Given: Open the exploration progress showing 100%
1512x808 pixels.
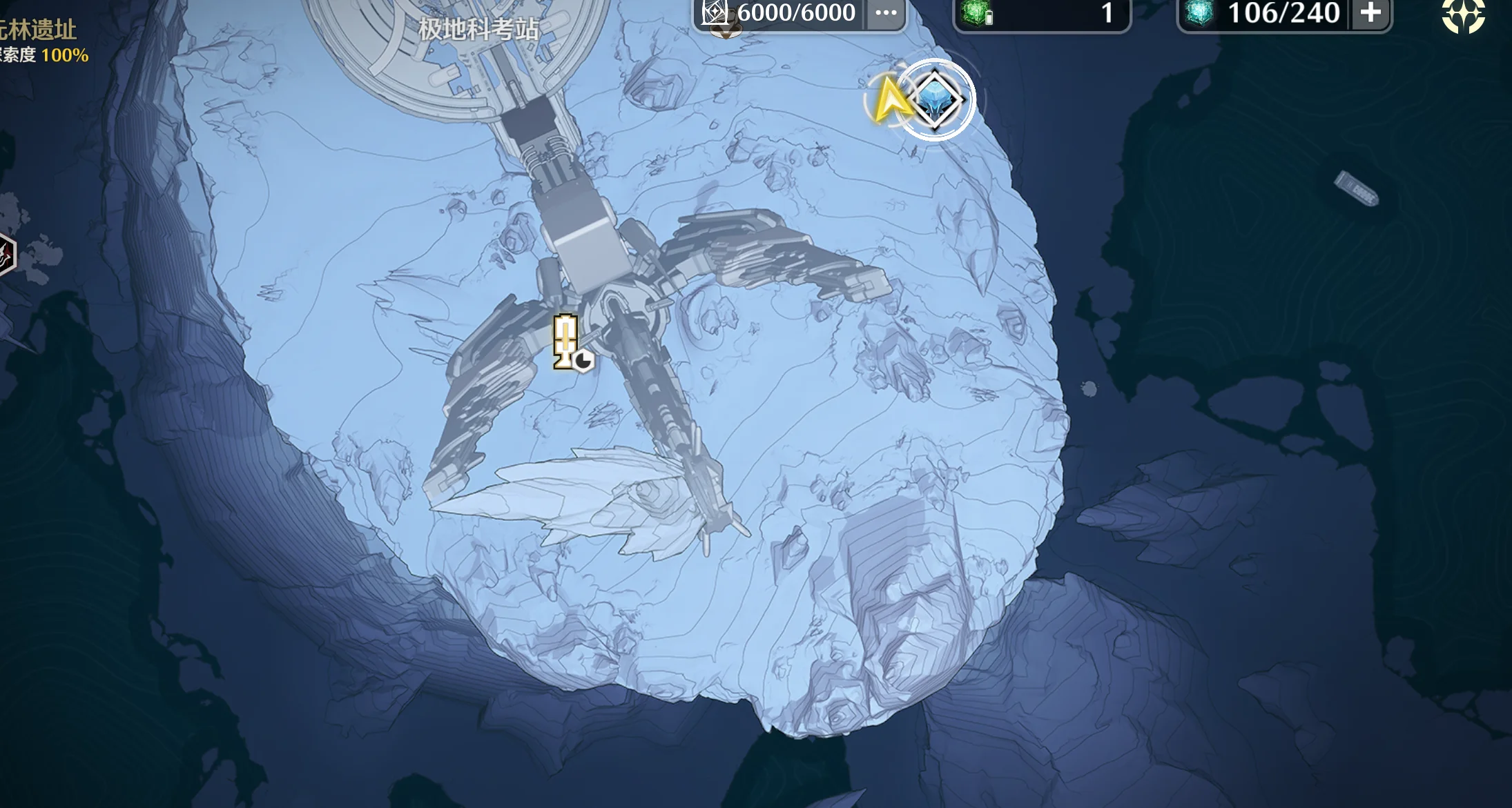Looking at the screenshot, I should point(46,55).
